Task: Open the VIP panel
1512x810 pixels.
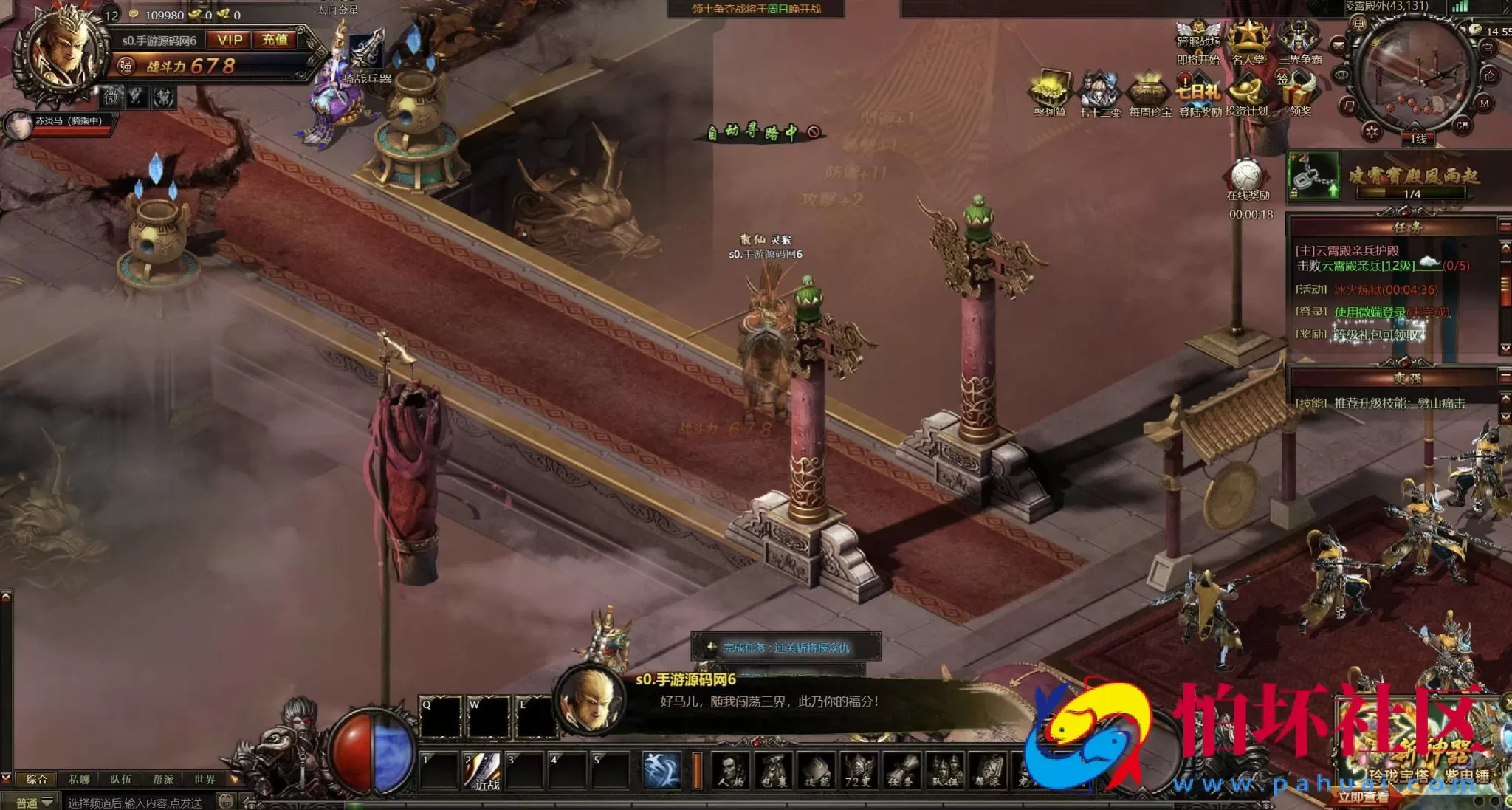Action: point(230,40)
